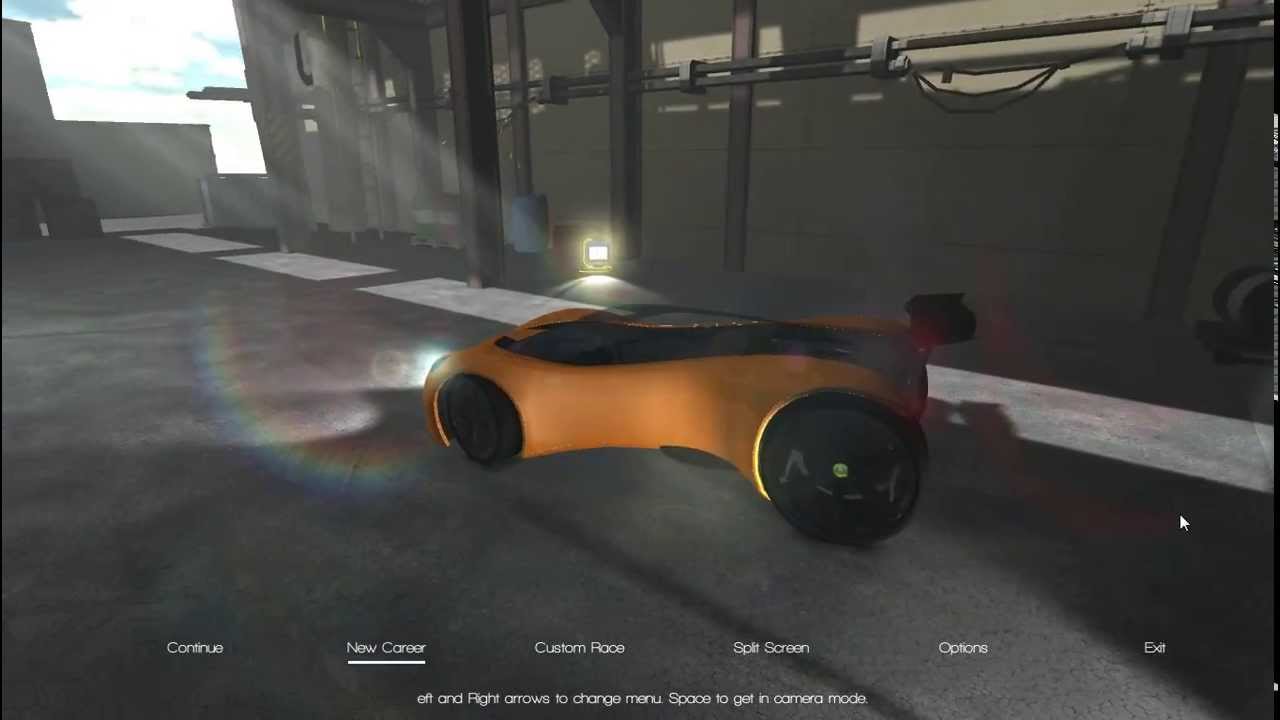Click the arrow-key hint text at the bottom
Viewport: 1280px width, 720px height.
[x=640, y=698]
